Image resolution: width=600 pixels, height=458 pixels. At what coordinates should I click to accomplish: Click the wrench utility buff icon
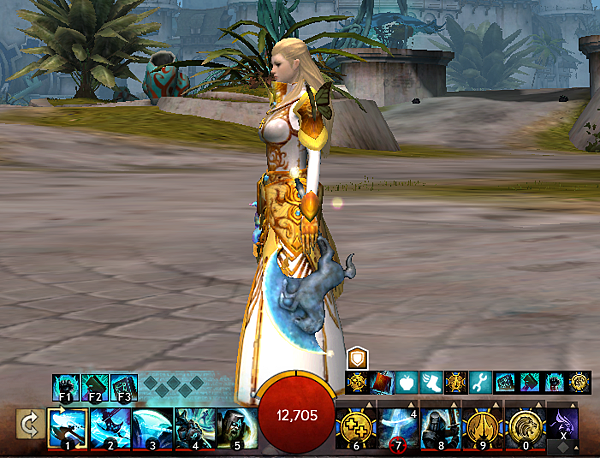480,381
